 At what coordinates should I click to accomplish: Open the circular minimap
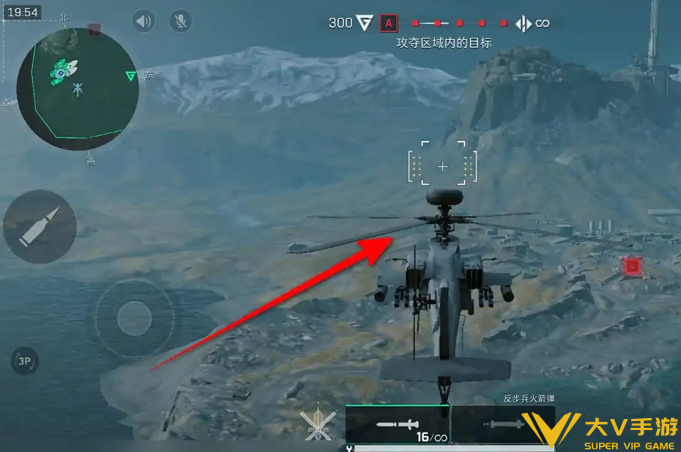pos(75,78)
